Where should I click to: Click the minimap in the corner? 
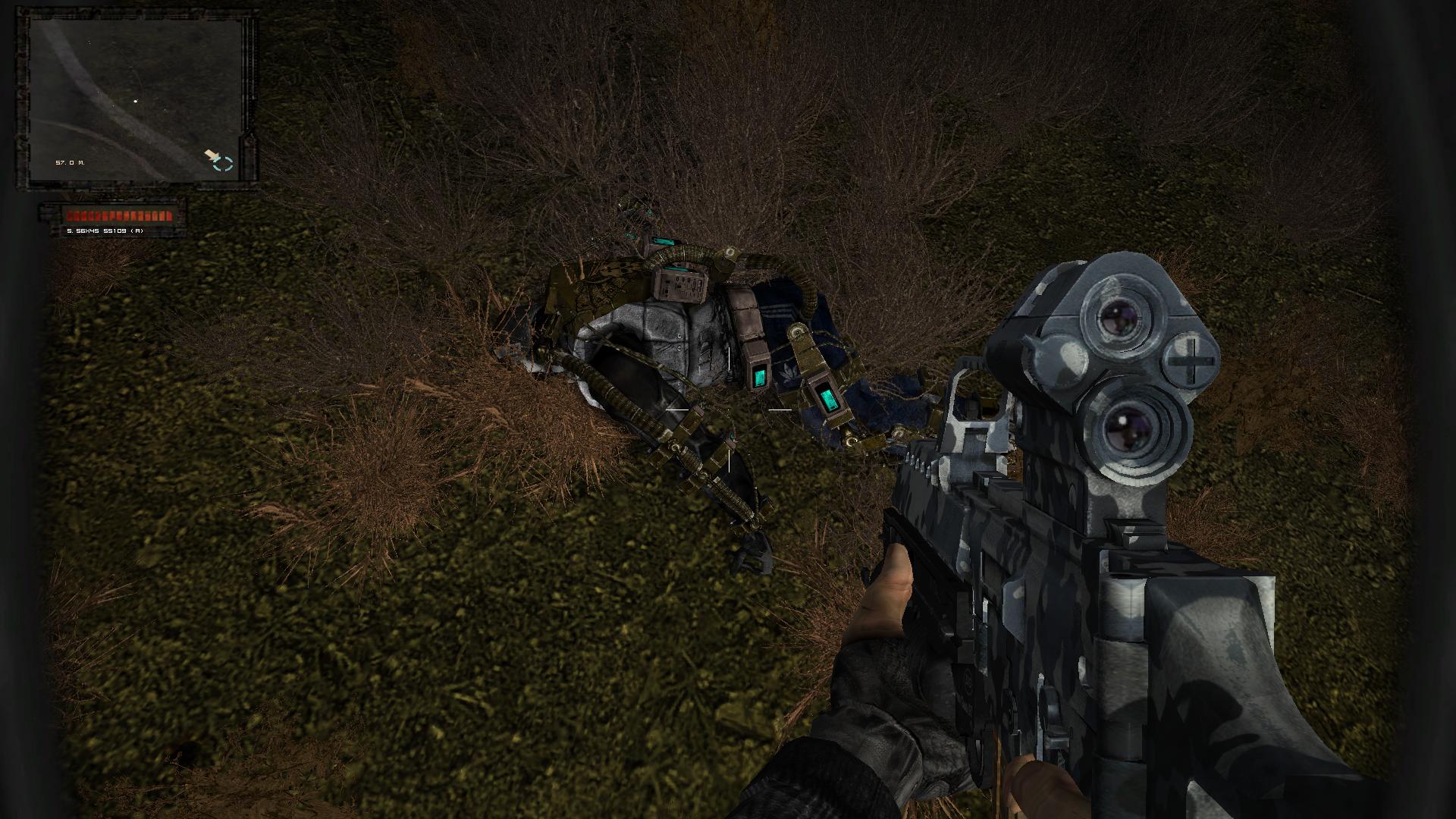(136, 99)
